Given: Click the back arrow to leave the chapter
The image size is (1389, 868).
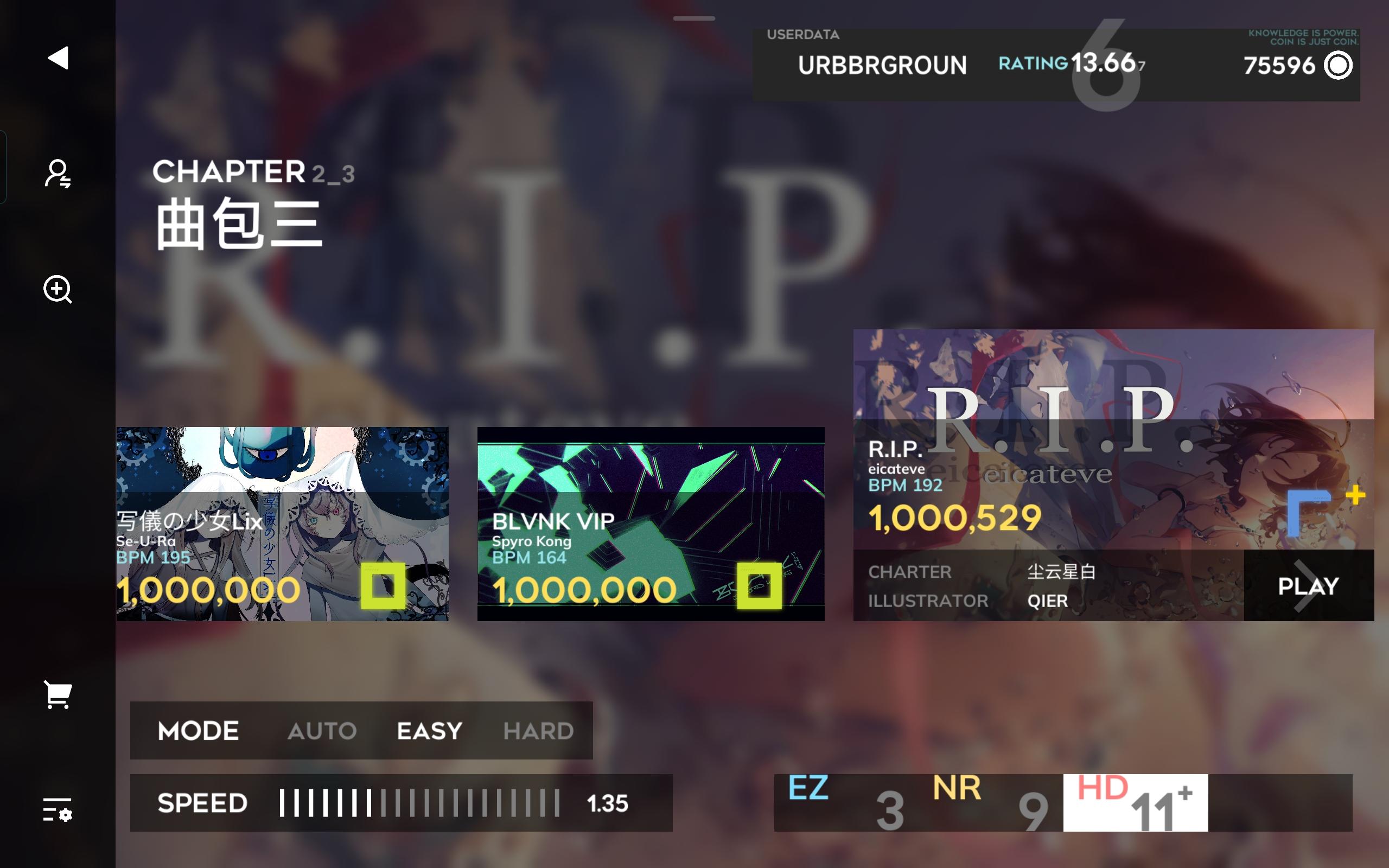Looking at the screenshot, I should (59, 57).
